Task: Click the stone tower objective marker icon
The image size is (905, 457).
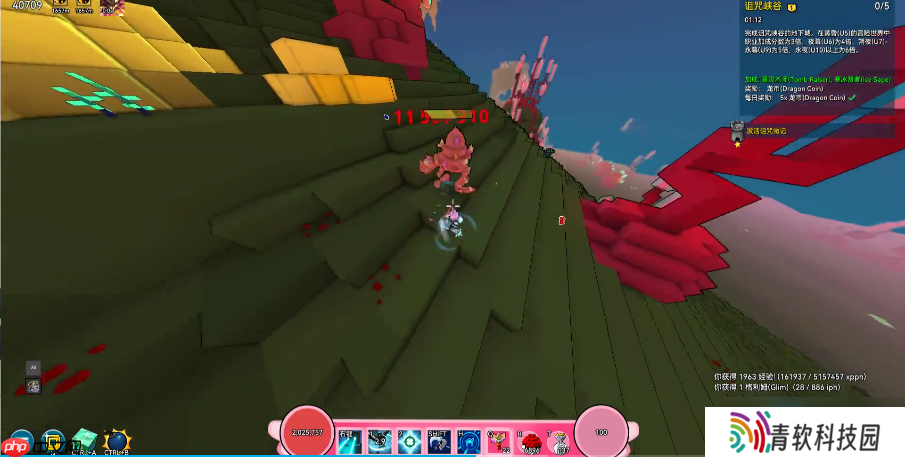Action: [737, 129]
